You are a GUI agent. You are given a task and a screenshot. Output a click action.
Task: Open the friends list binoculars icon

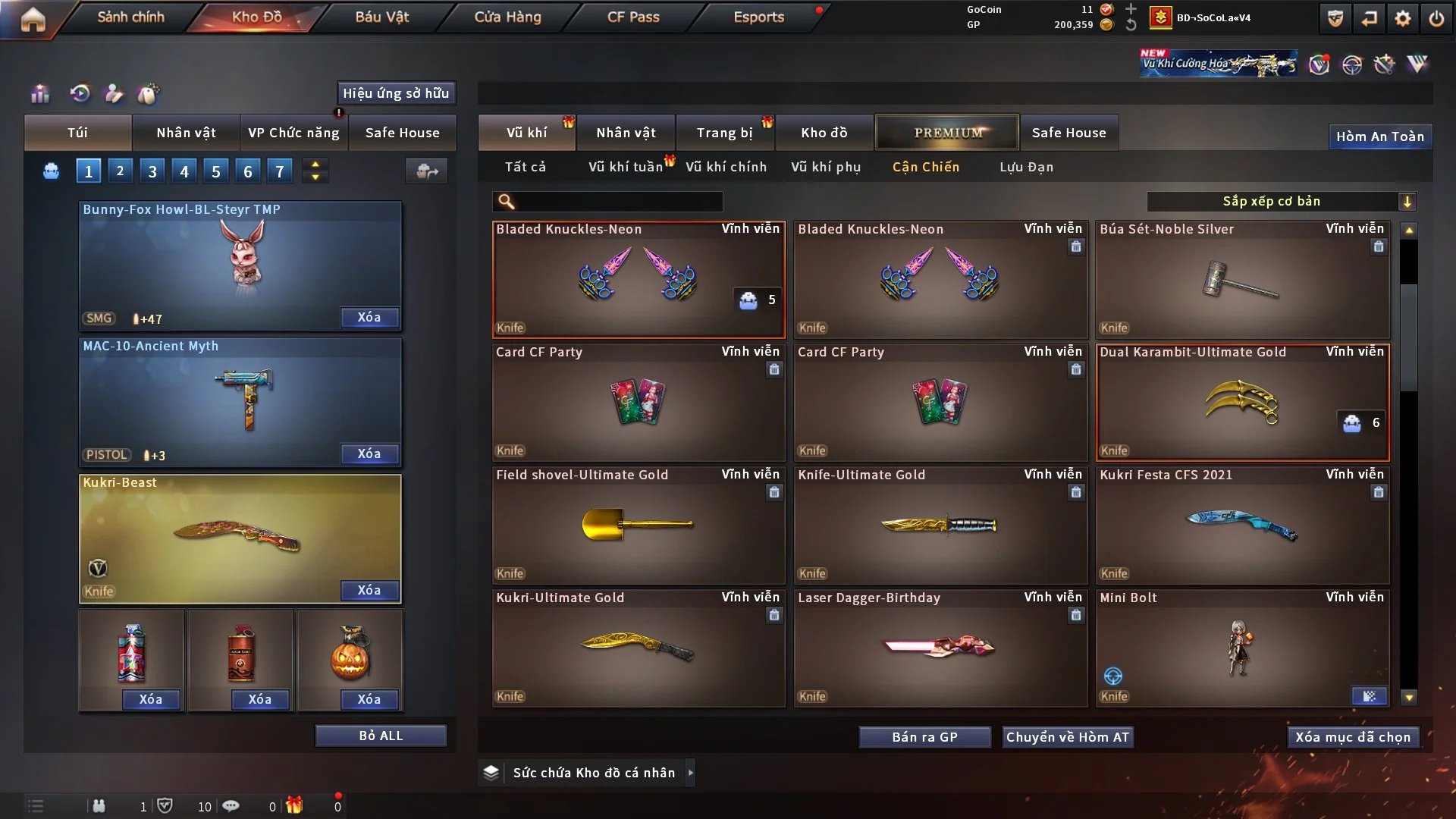tap(99, 806)
